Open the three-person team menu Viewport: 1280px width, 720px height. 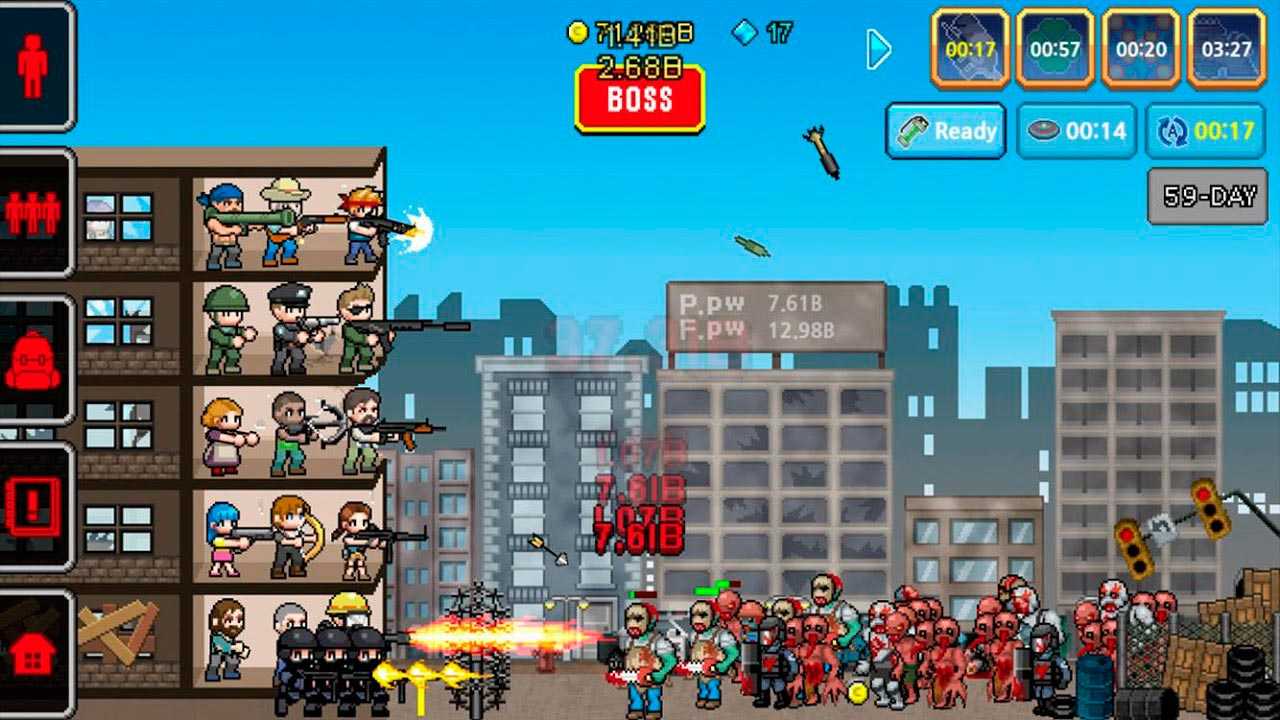click(x=34, y=212)
